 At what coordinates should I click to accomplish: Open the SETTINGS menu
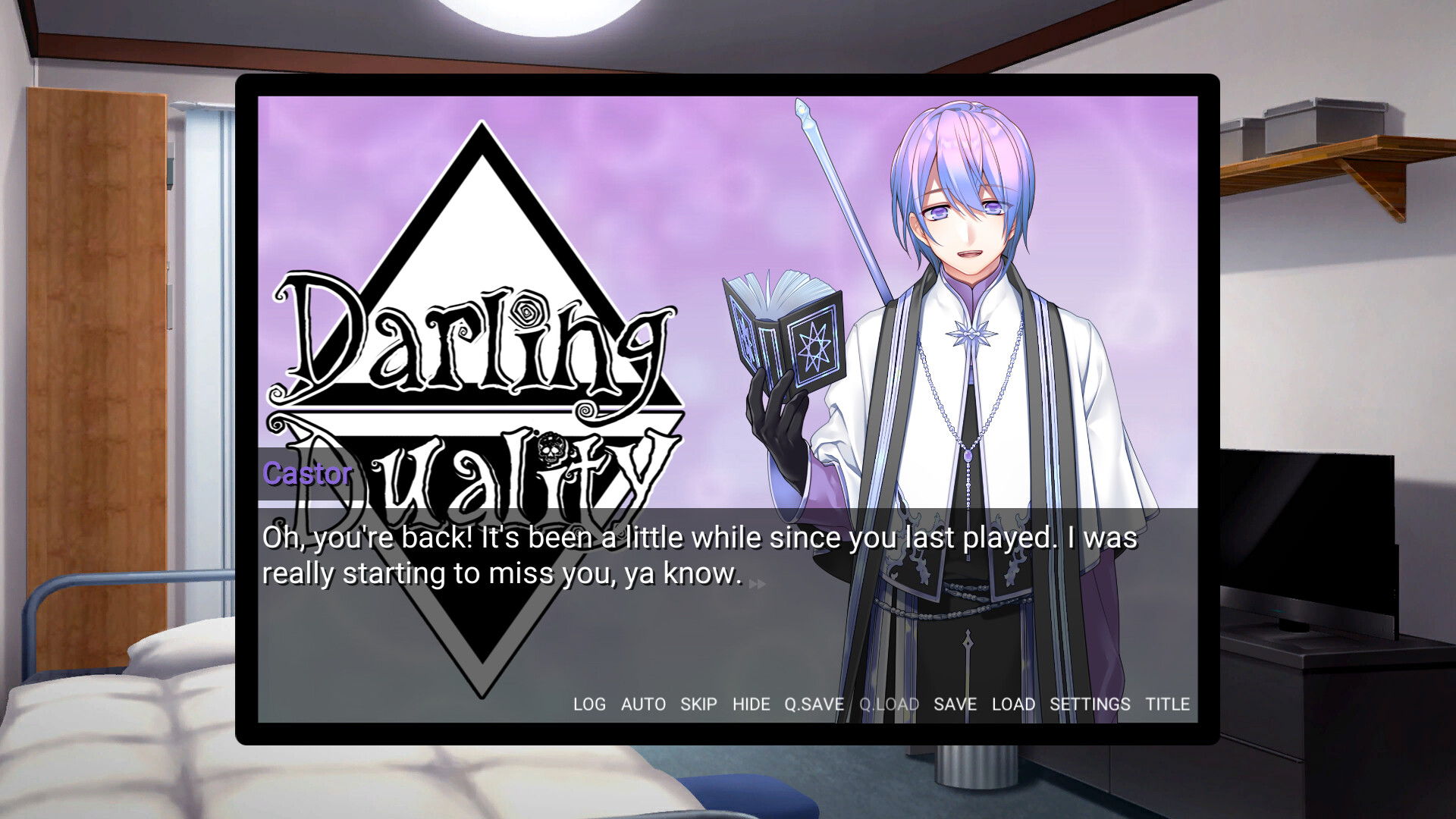tap(1090, 704)
